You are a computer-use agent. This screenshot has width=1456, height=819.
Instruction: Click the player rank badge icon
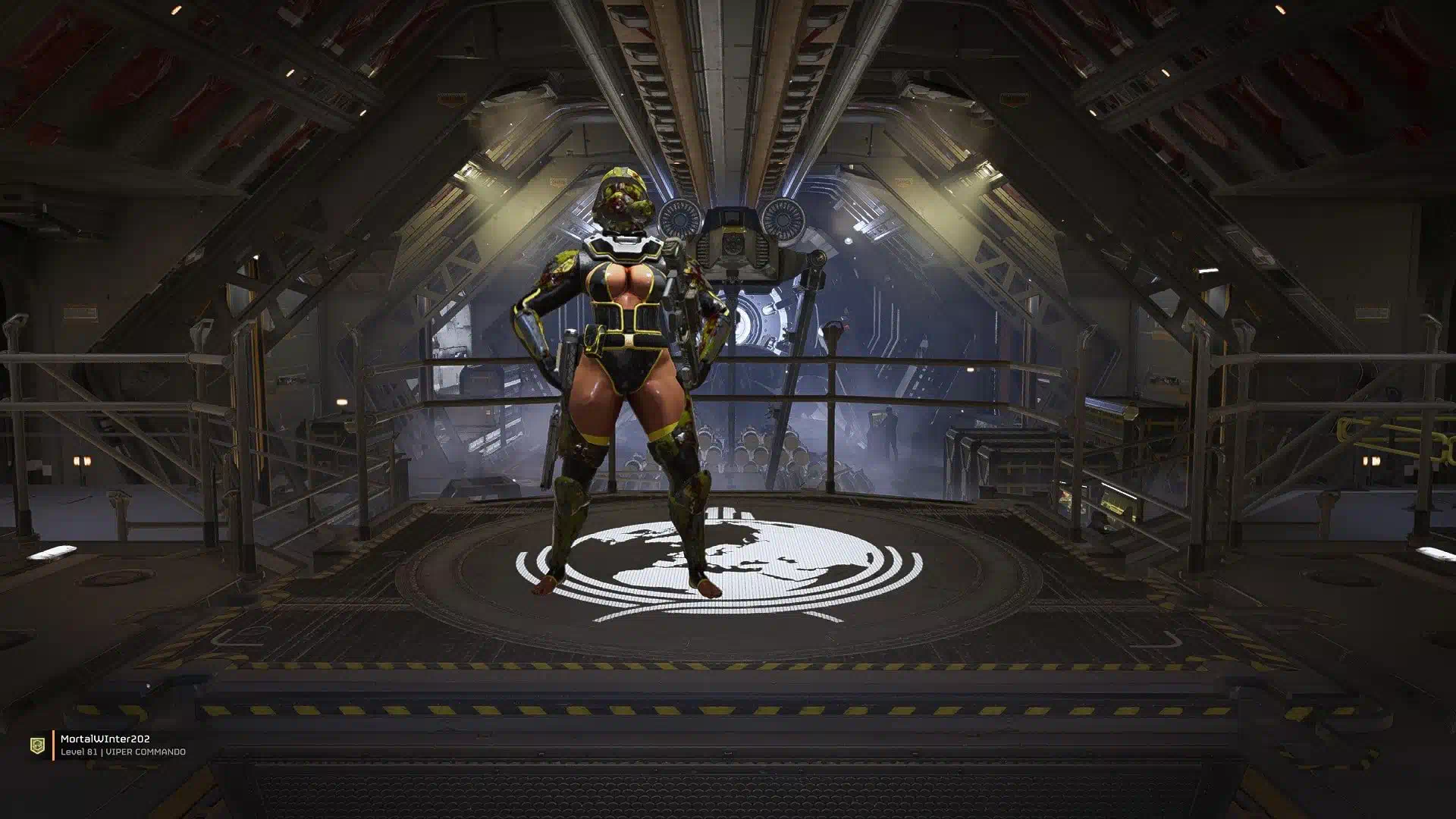pos(37,745)
